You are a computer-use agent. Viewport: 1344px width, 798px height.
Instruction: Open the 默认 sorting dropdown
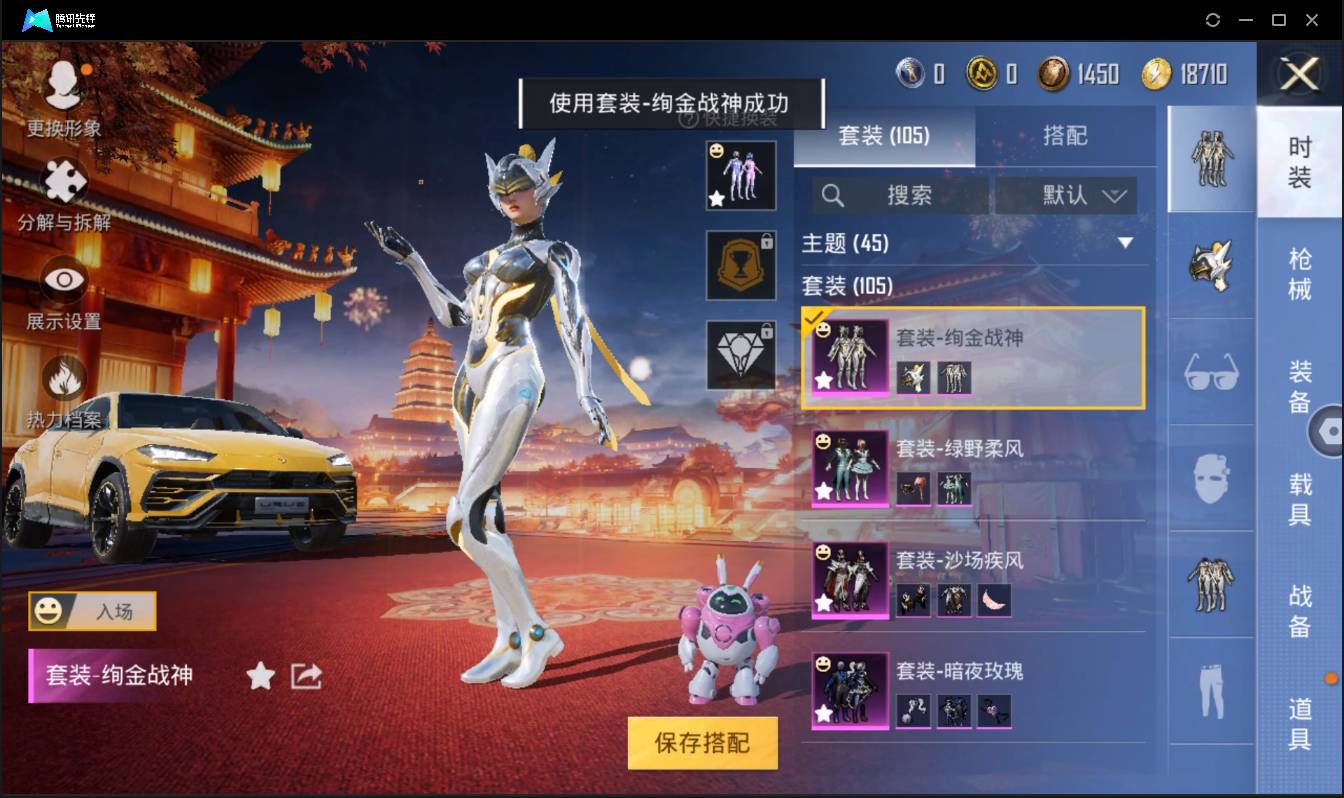pyautogui.click(x=1066, y=195)
